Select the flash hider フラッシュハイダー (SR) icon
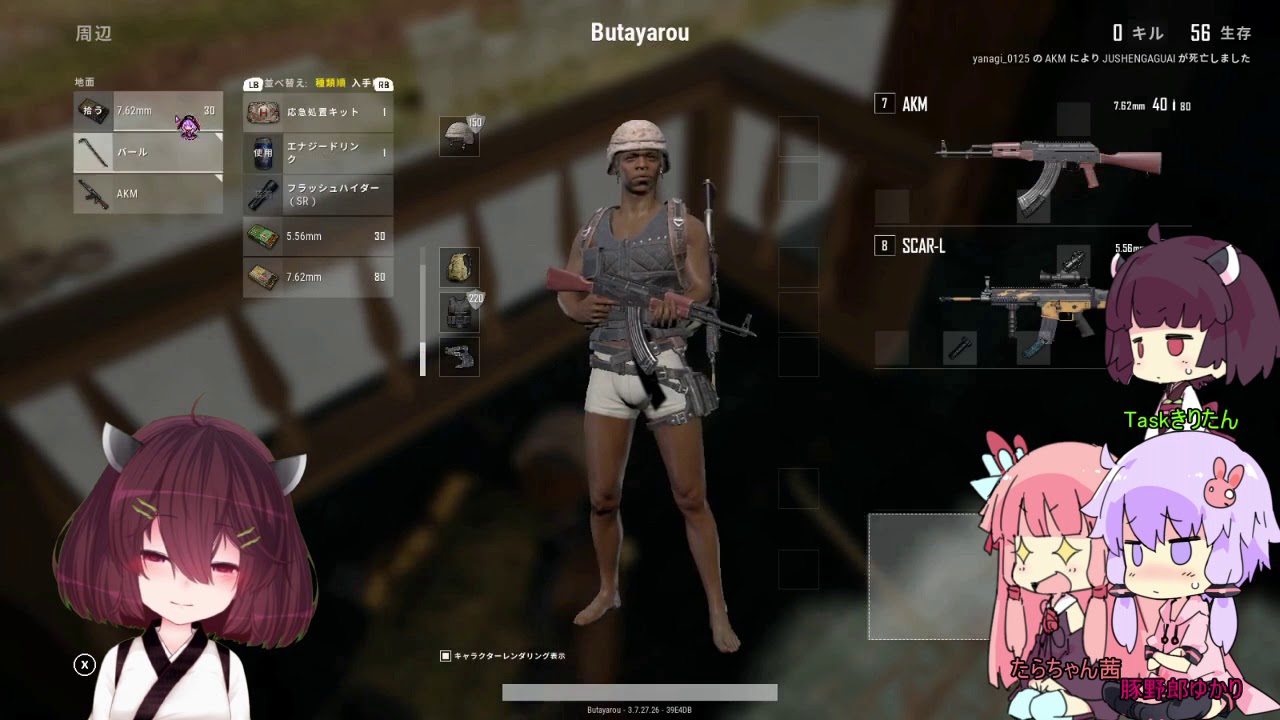This screenshot has width=1280, height=720. [x=261, y=194]
